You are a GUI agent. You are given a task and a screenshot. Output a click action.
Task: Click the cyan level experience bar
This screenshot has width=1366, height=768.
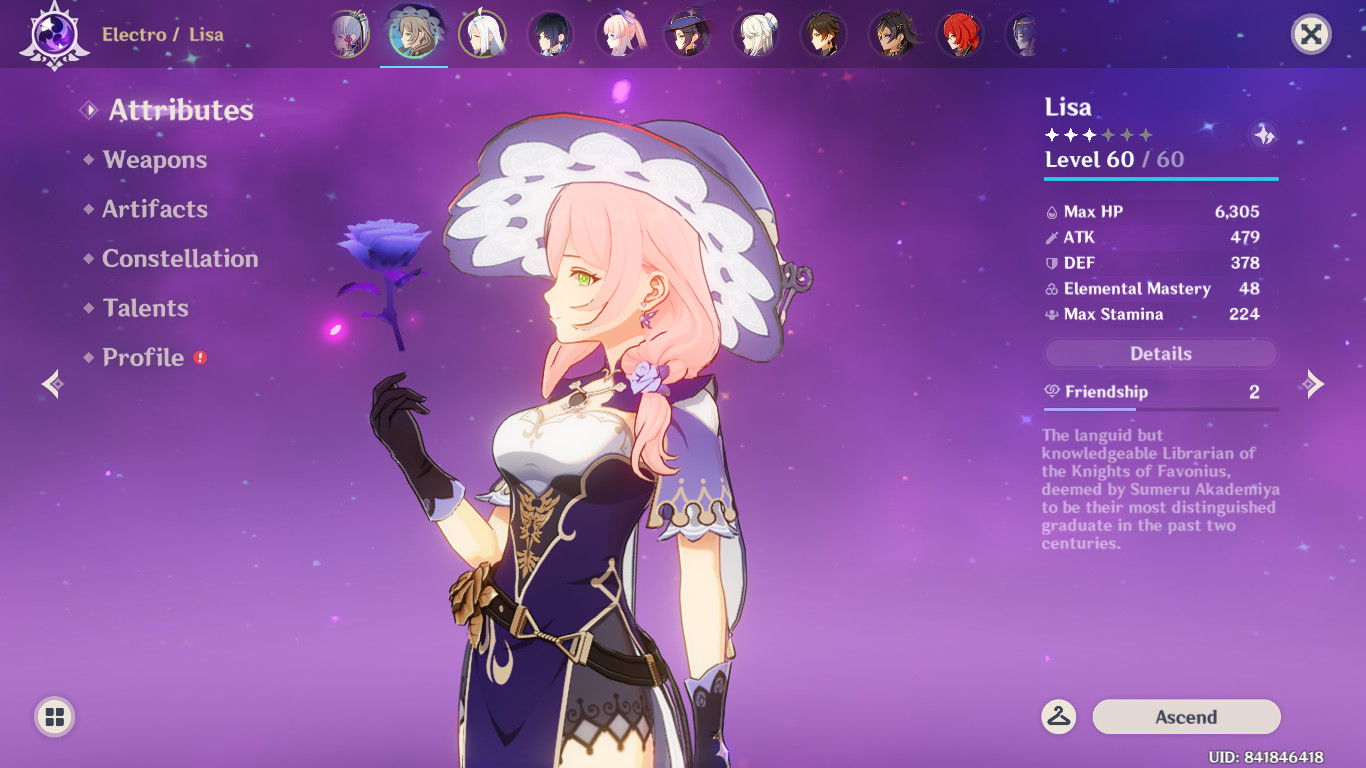(x=1160, y=177)
